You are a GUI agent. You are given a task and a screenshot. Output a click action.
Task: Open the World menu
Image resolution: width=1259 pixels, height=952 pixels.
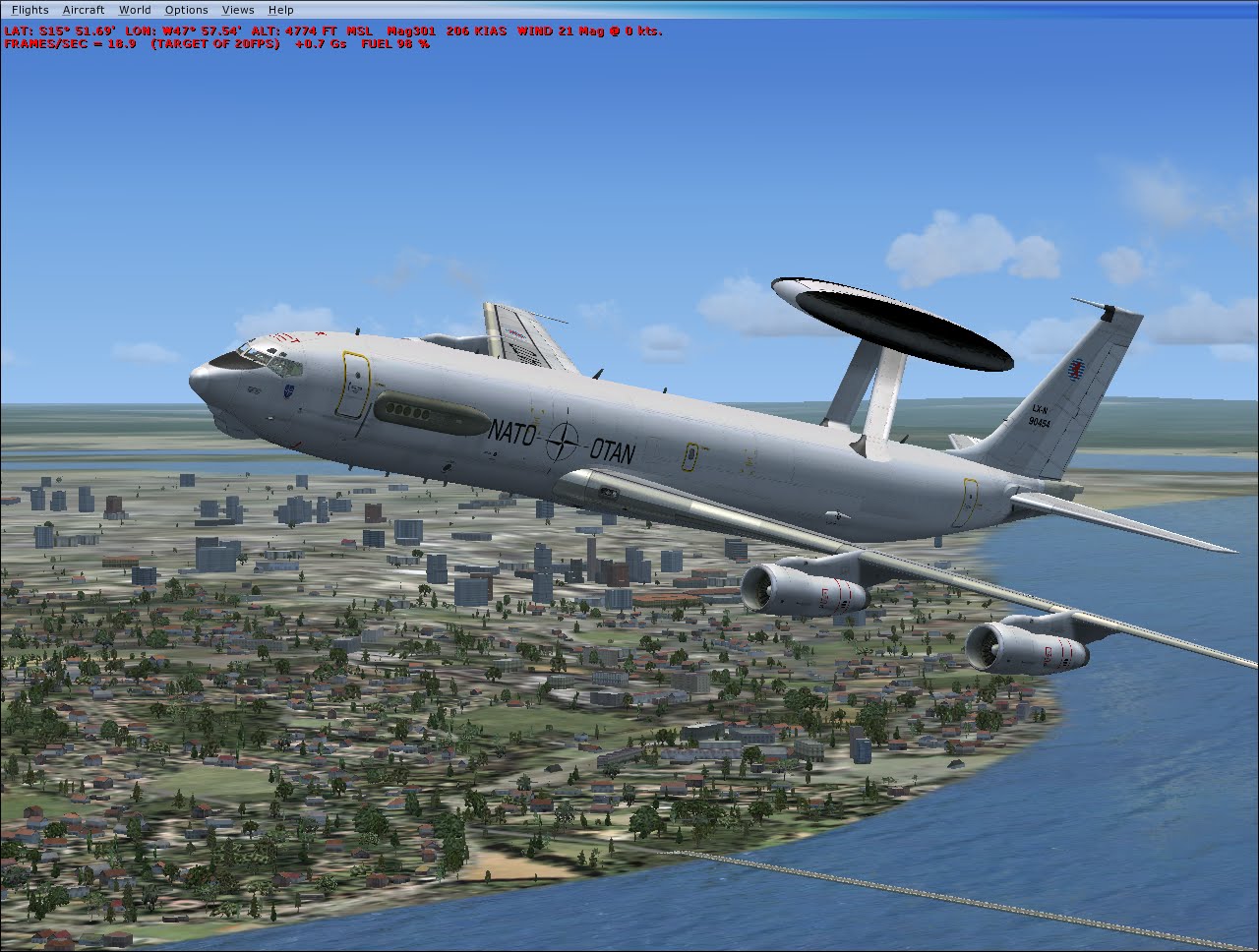click(x=135, y=9)
